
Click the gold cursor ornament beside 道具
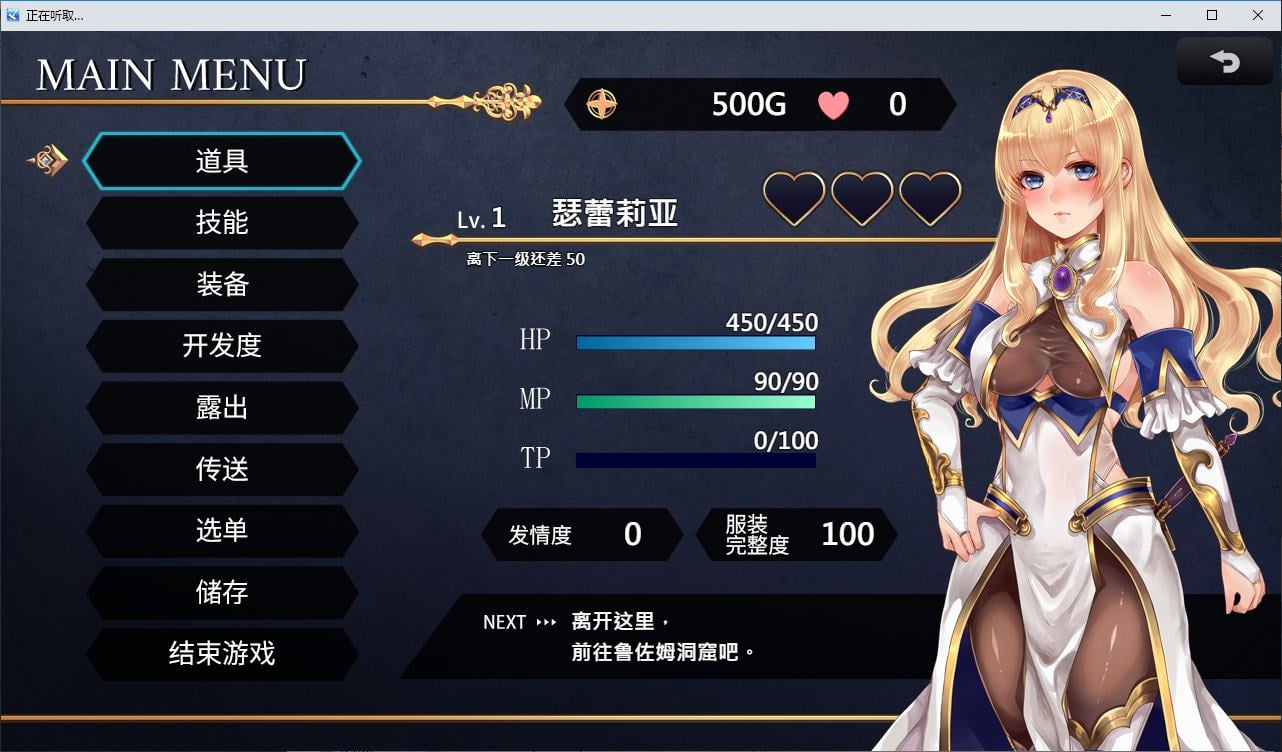(x=46, y=160)
